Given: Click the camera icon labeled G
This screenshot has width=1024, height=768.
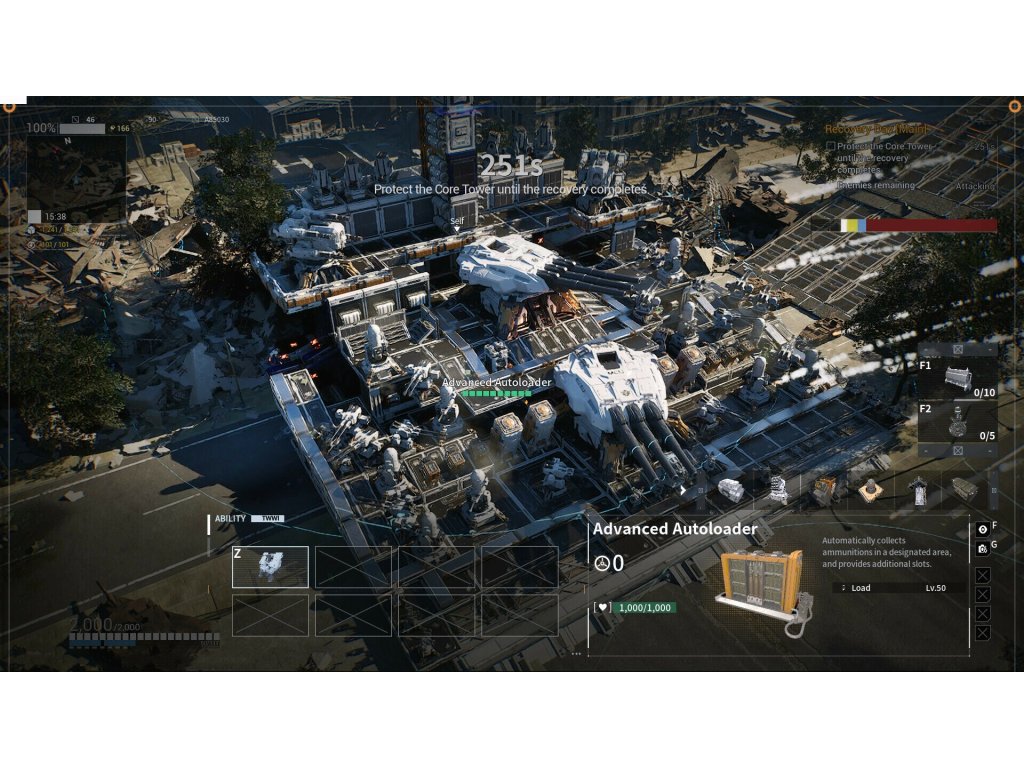Looking at the screenshot, I should pyautogui.click(x=982, y=548).
